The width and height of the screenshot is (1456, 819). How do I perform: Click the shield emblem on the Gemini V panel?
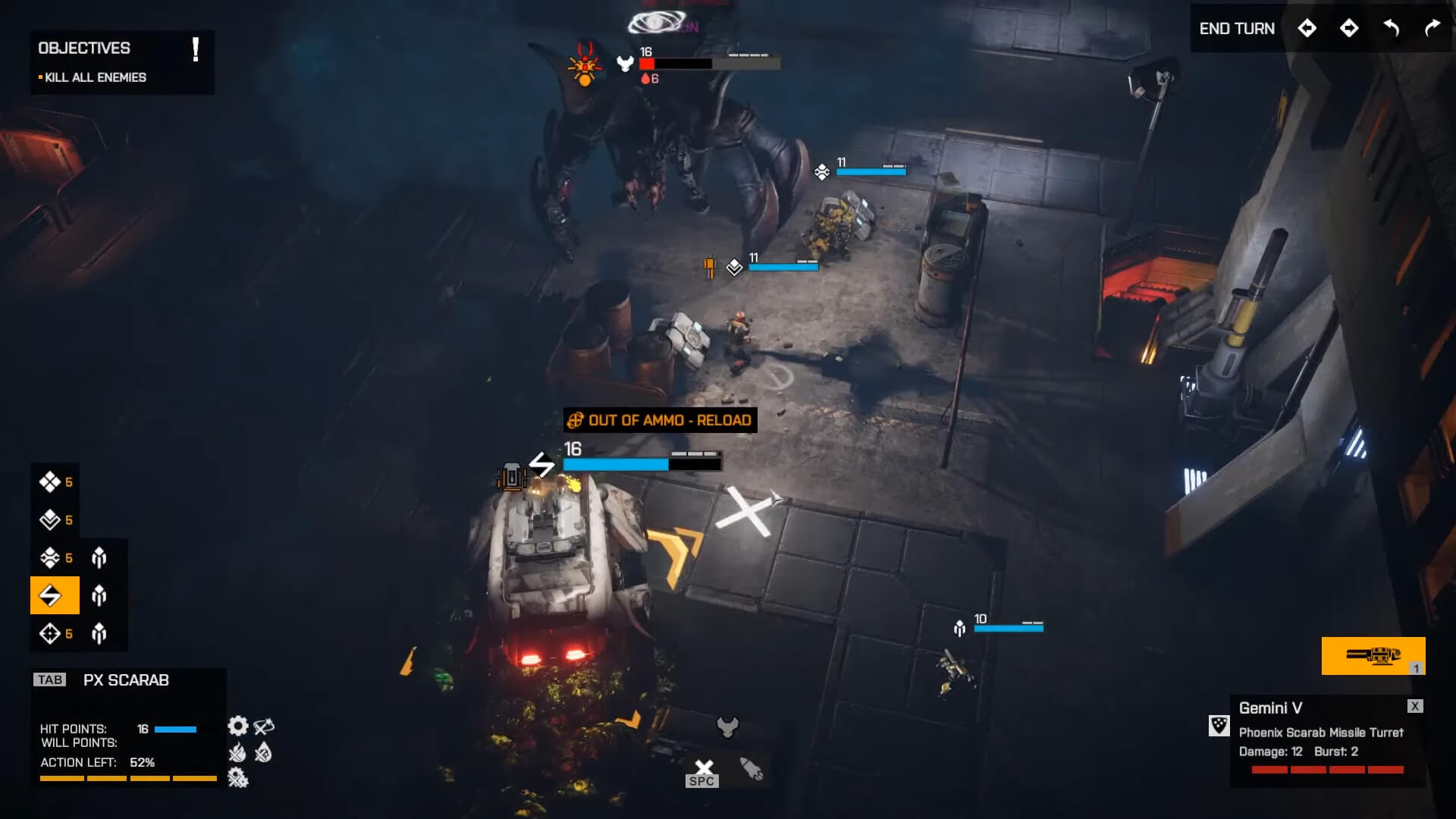[1219, 726]
